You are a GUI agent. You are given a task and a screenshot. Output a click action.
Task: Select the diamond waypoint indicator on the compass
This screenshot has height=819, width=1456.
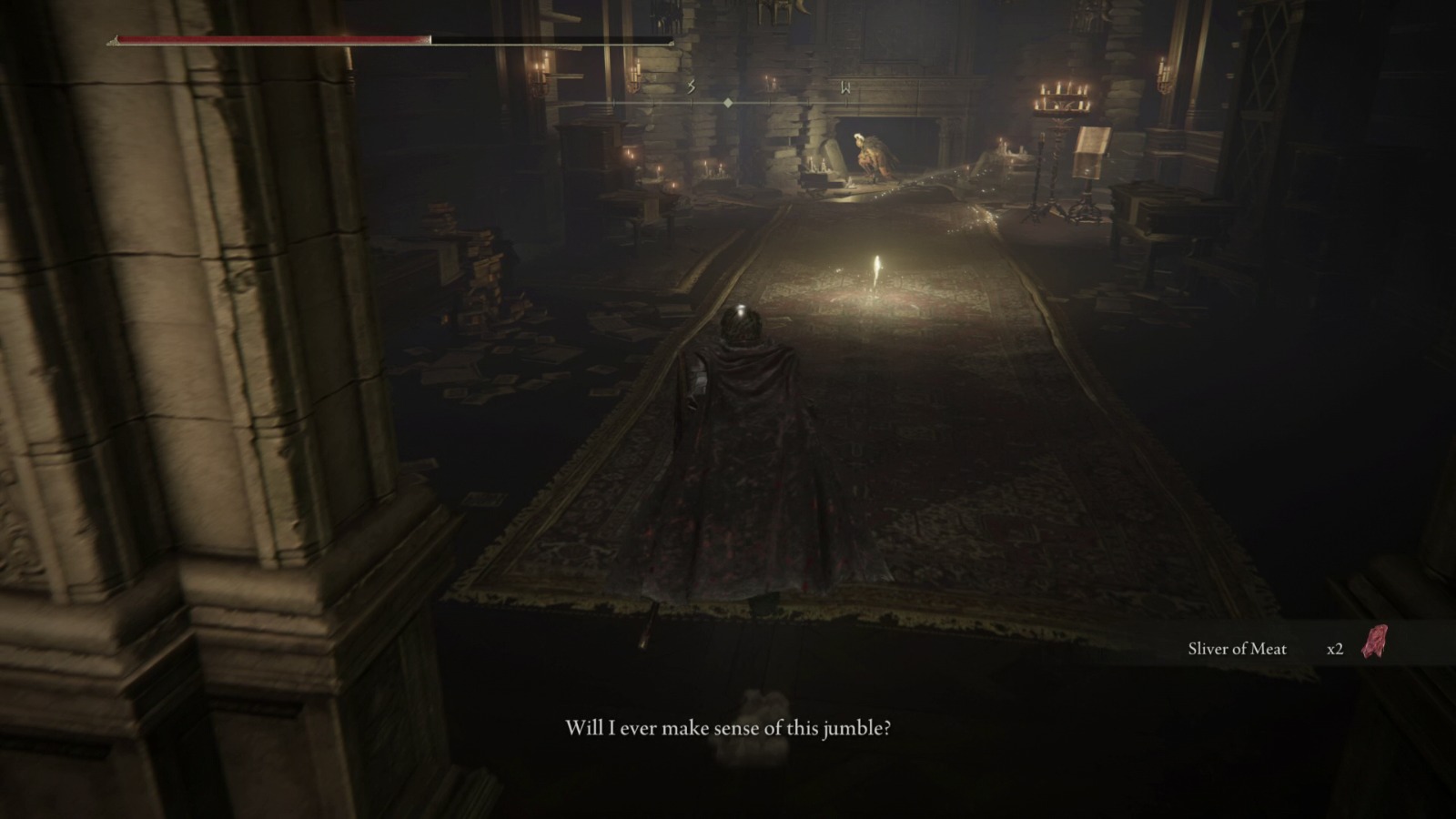tap(727, 103)
